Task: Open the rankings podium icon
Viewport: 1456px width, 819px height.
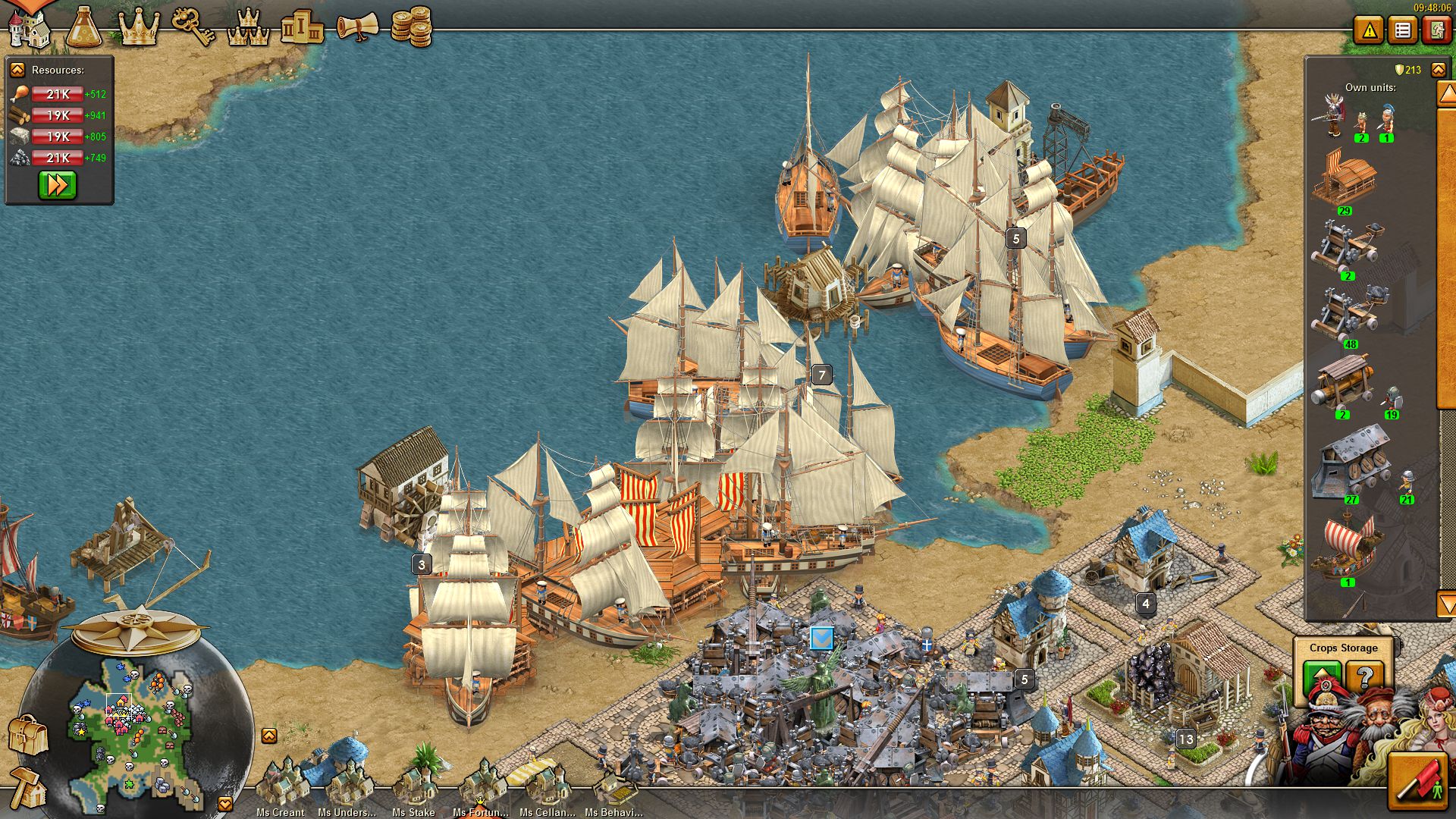Action: tap(302, 29)
